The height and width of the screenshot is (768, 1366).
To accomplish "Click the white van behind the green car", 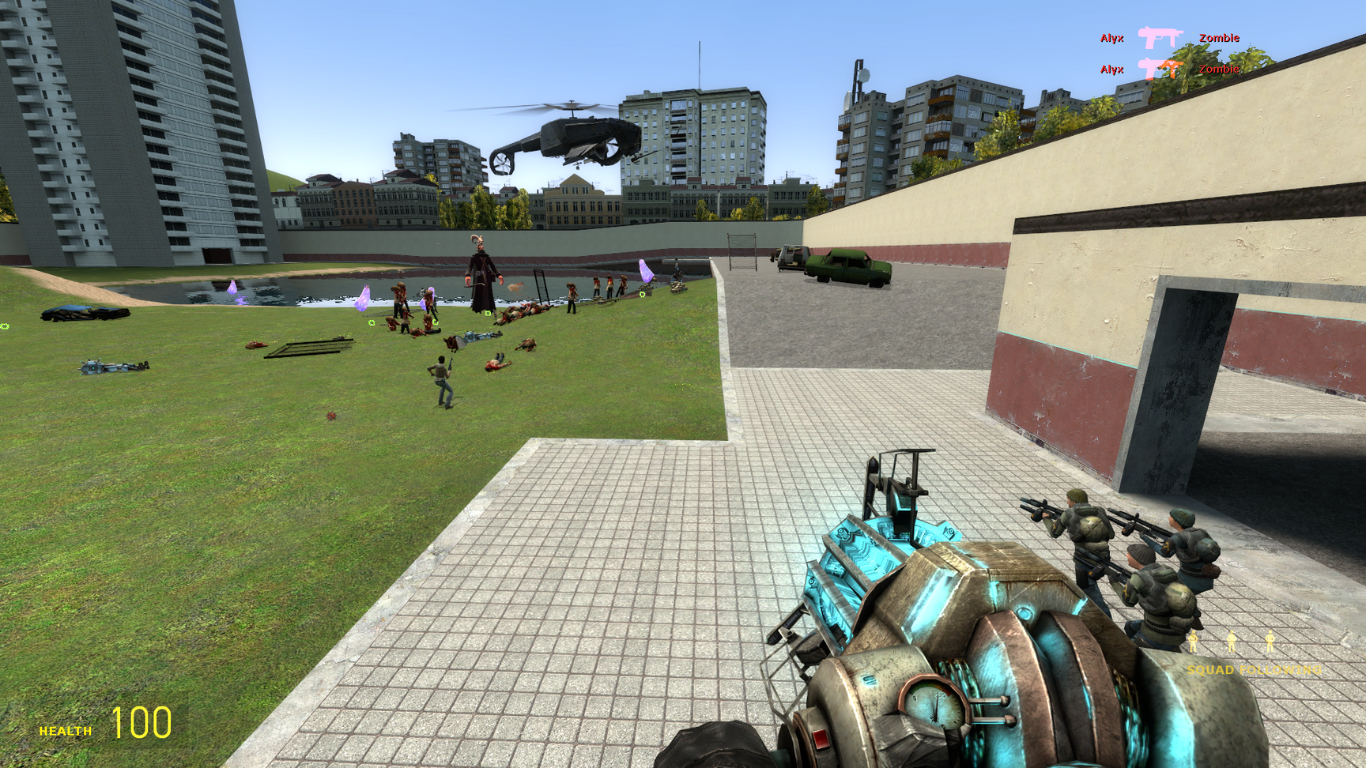I will (x=792, y=258).
